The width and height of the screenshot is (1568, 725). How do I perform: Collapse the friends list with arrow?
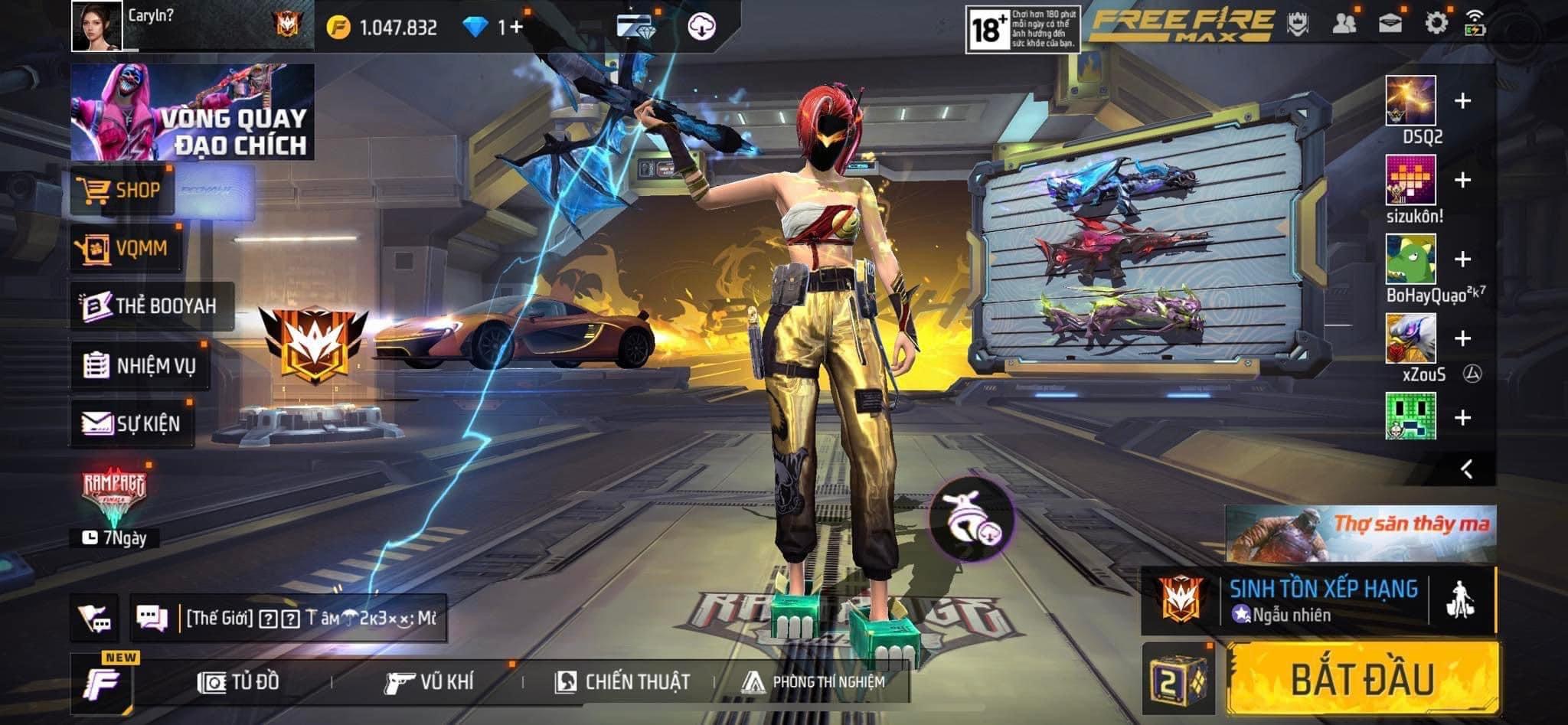[1466, 469]
